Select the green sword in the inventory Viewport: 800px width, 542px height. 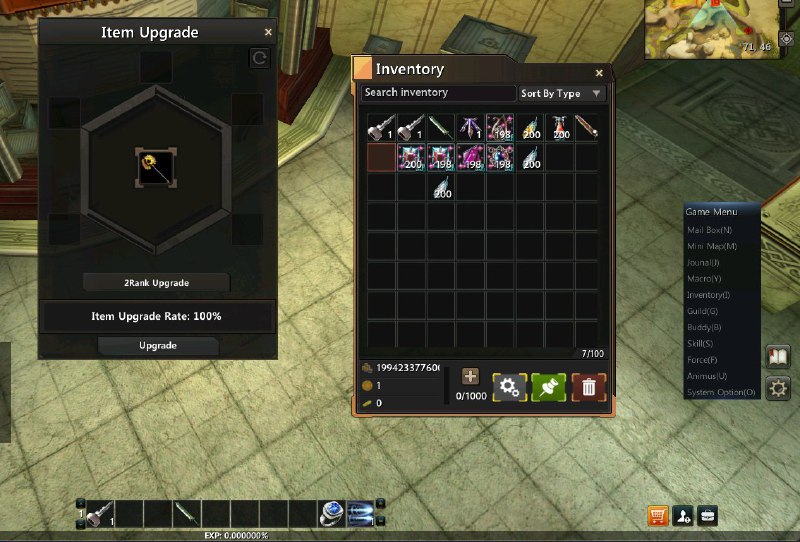tap(441, 127)
